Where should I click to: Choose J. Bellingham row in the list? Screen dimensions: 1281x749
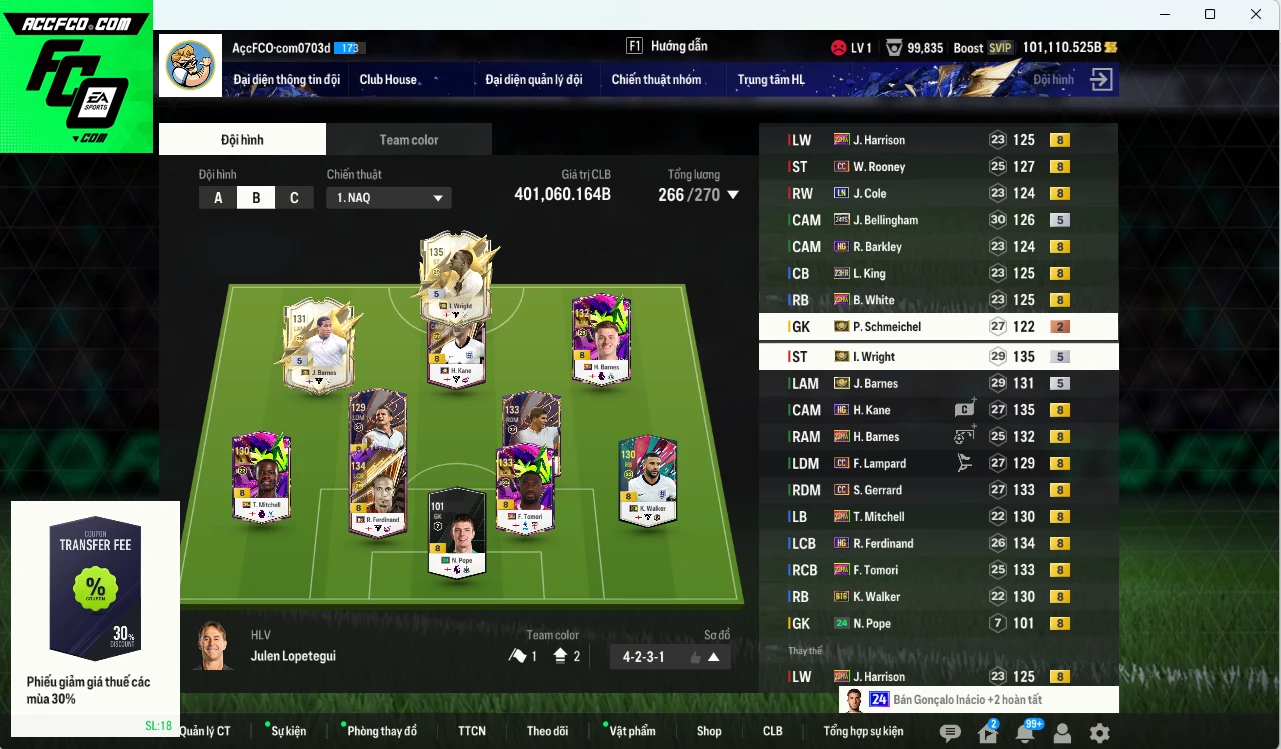(x=884, y=220)
